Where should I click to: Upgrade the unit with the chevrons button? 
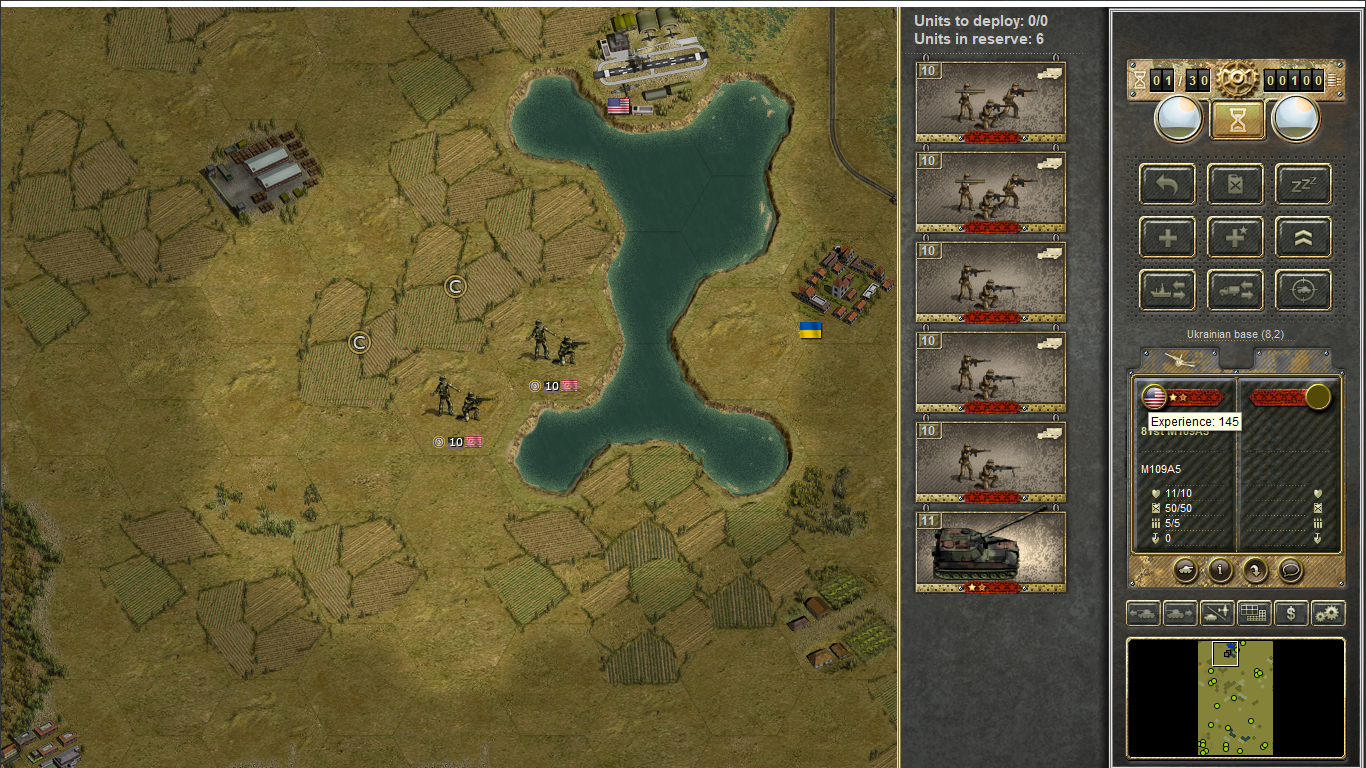click(x=1303, y=238)
